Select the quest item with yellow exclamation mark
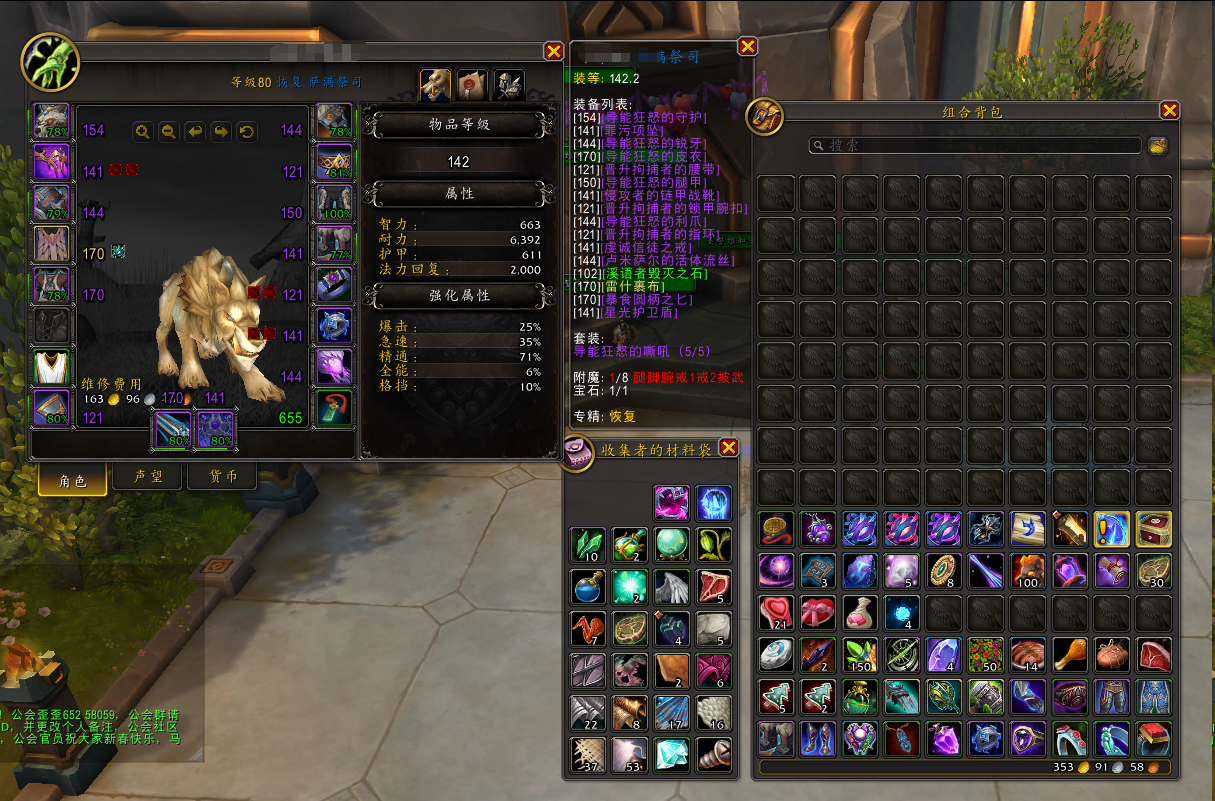 pyautogui.click(x=1112, y=528)
